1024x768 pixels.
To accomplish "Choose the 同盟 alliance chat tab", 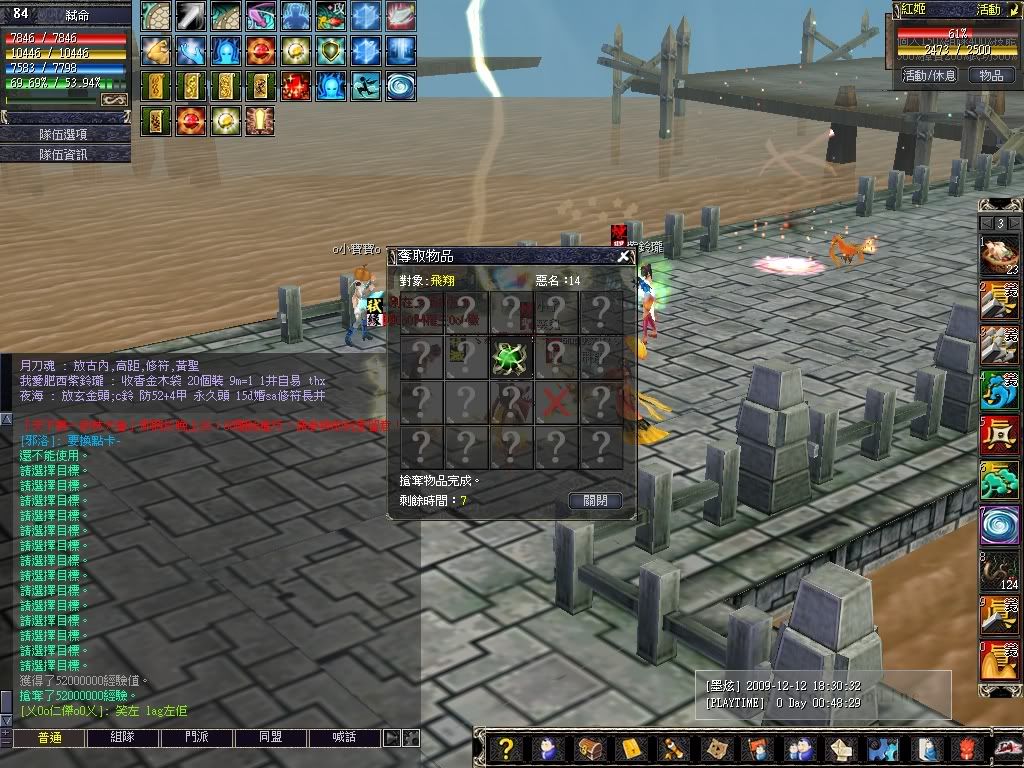I will tap(271, 738).
